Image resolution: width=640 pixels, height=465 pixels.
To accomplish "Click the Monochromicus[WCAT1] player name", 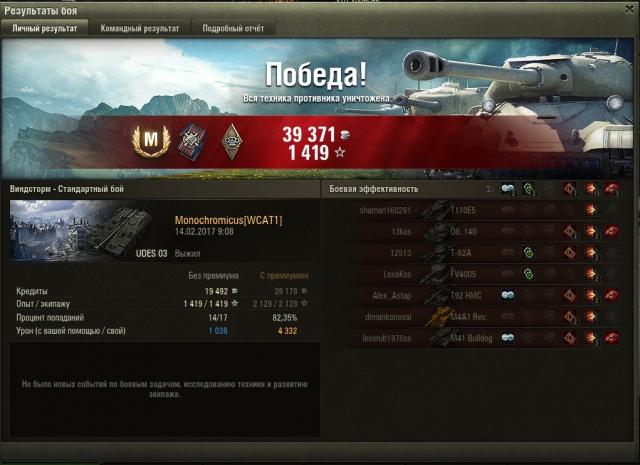I will (228, 220).
